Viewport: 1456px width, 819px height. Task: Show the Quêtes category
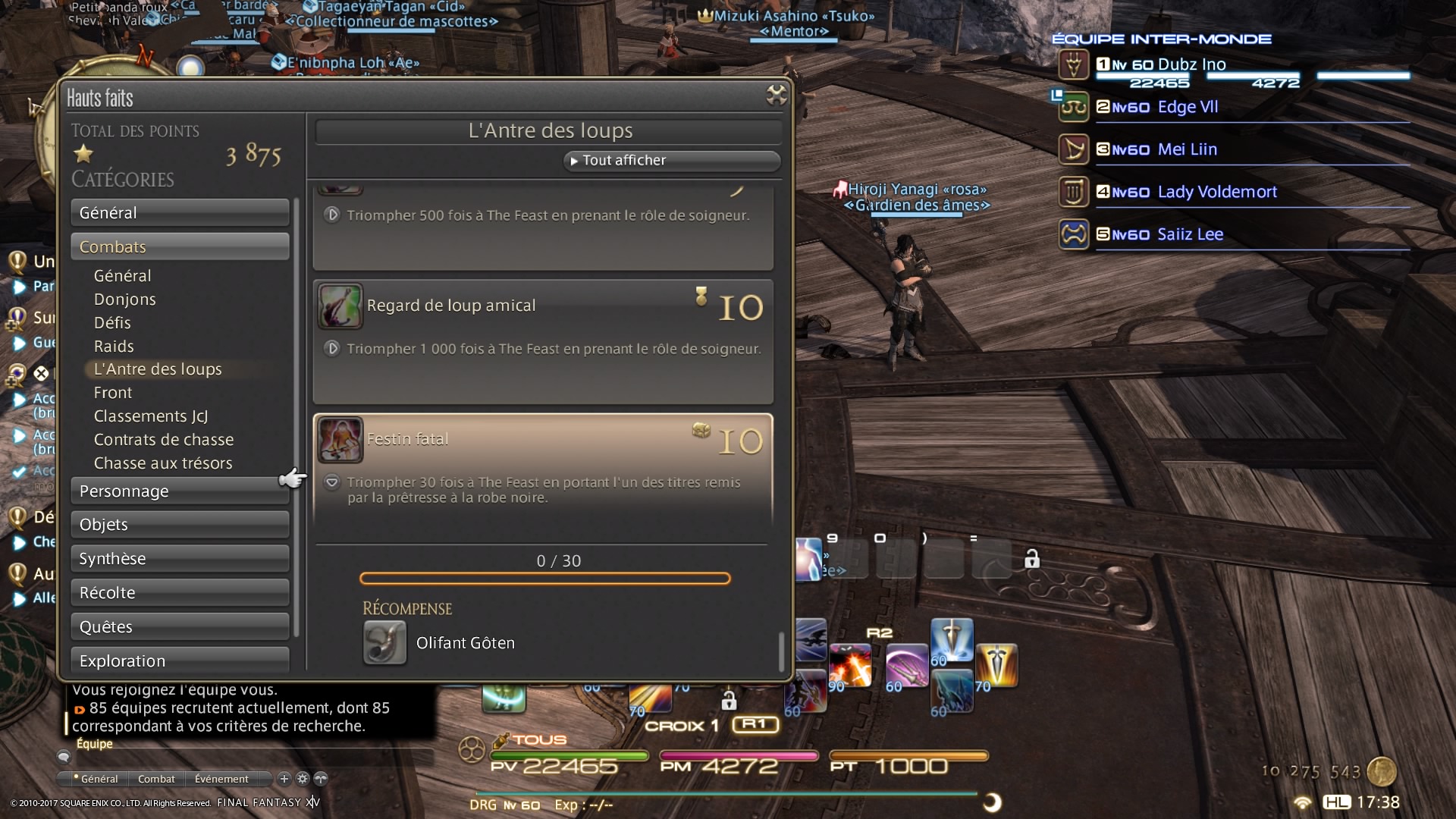pyautogui.click(x=180, y=627)
